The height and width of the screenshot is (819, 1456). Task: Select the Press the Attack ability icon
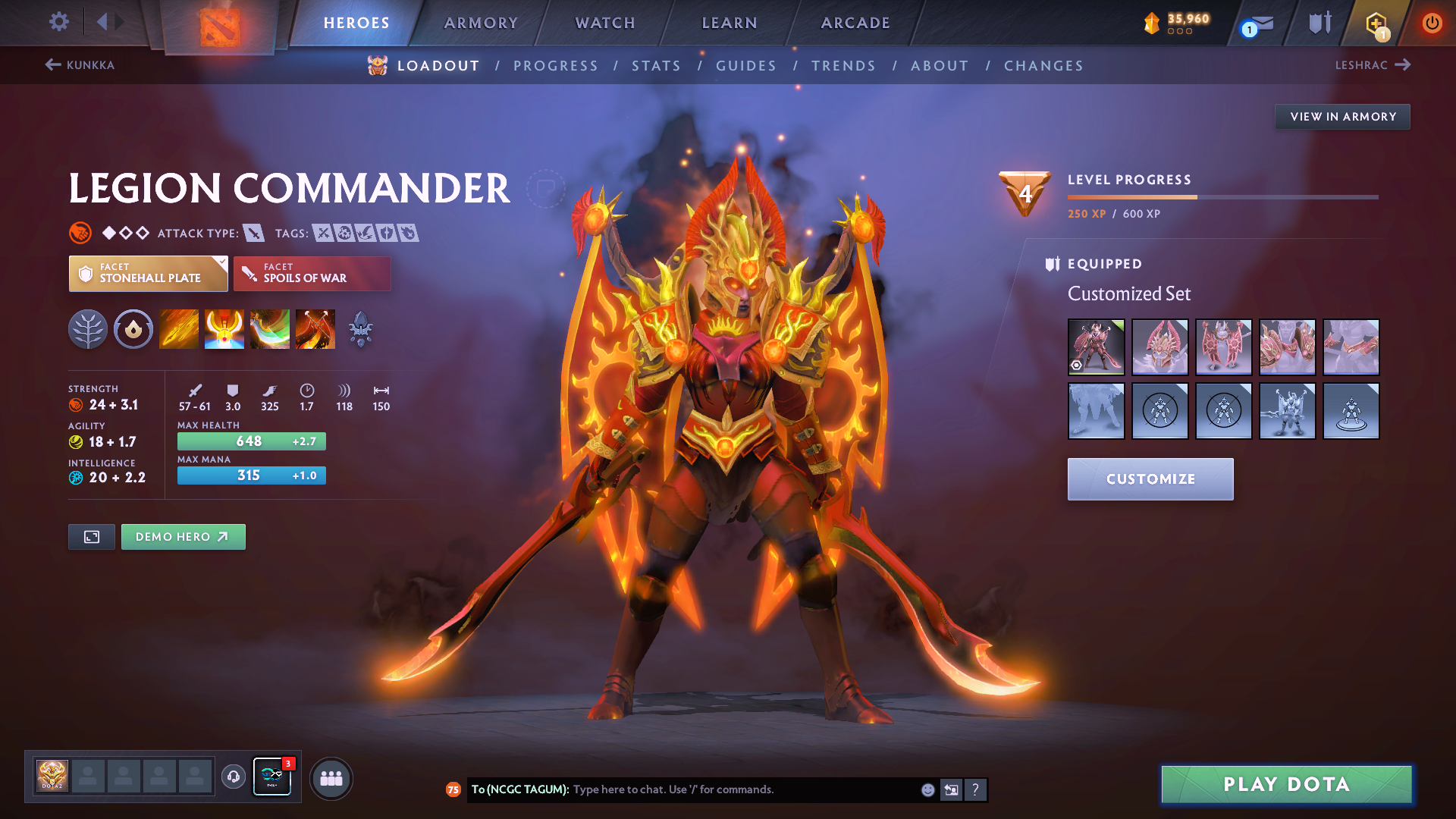[224, 328]
